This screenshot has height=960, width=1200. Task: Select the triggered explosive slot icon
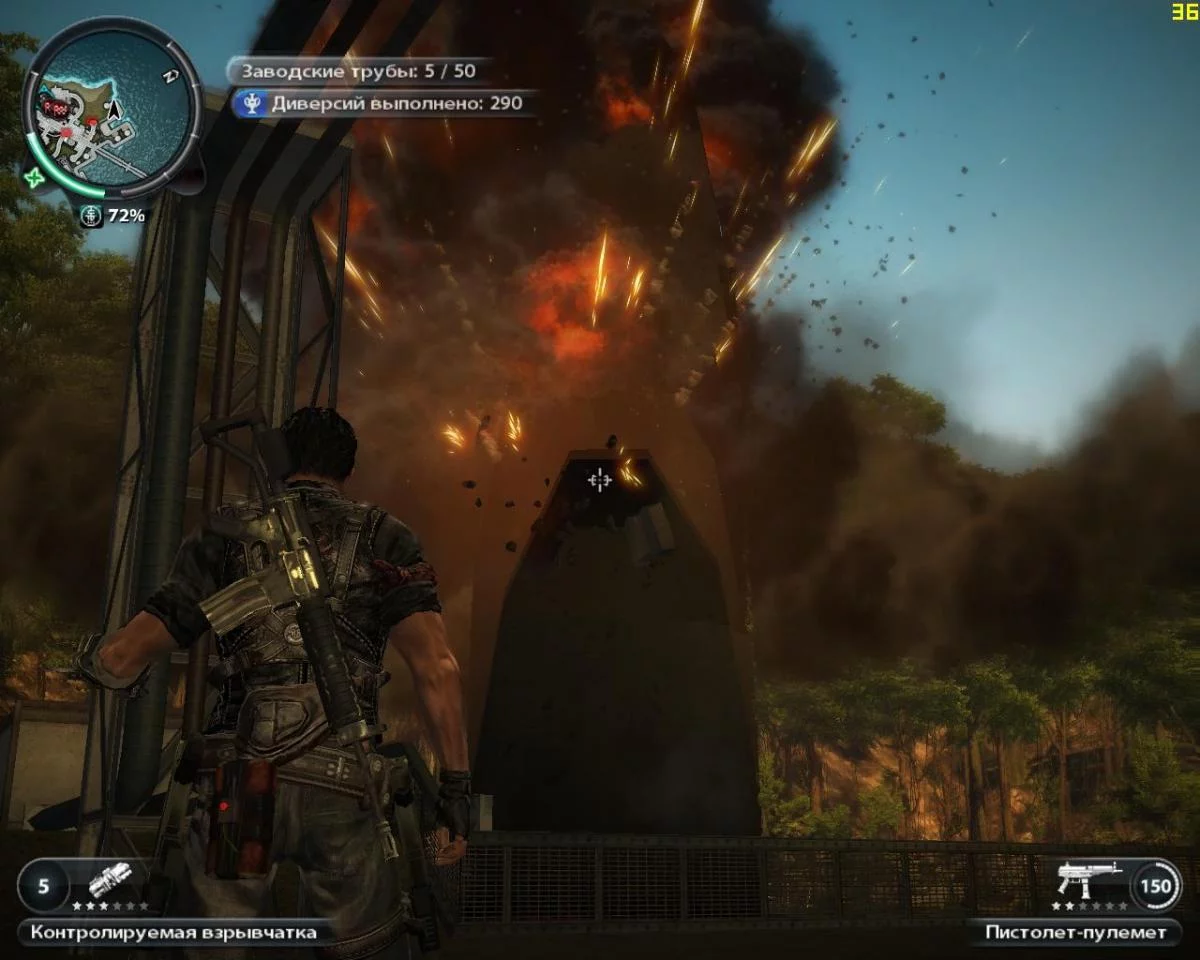(110, 882)
